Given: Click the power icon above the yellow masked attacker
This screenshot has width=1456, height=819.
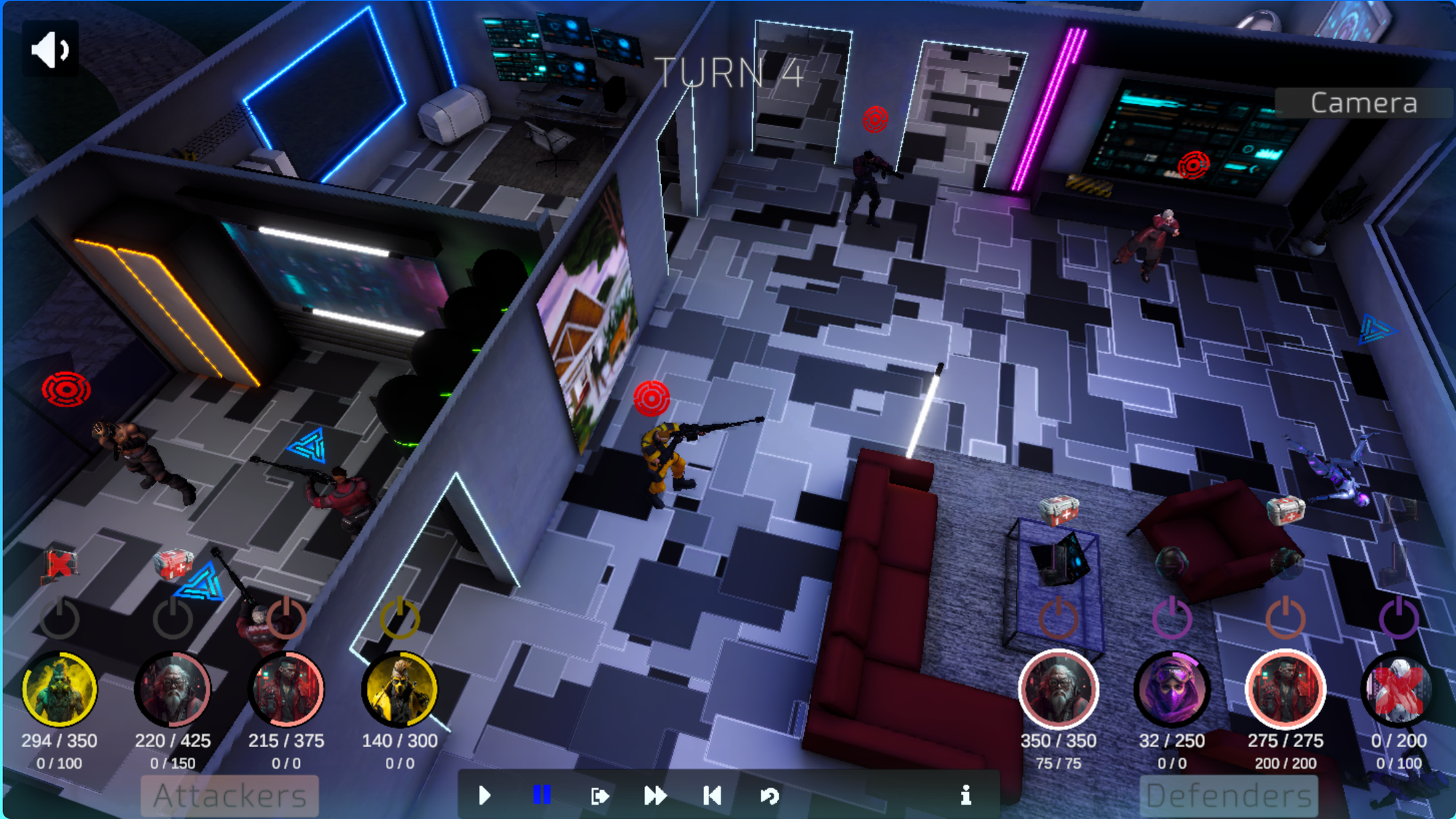Looking at the screenshot, I should [400, 617].
